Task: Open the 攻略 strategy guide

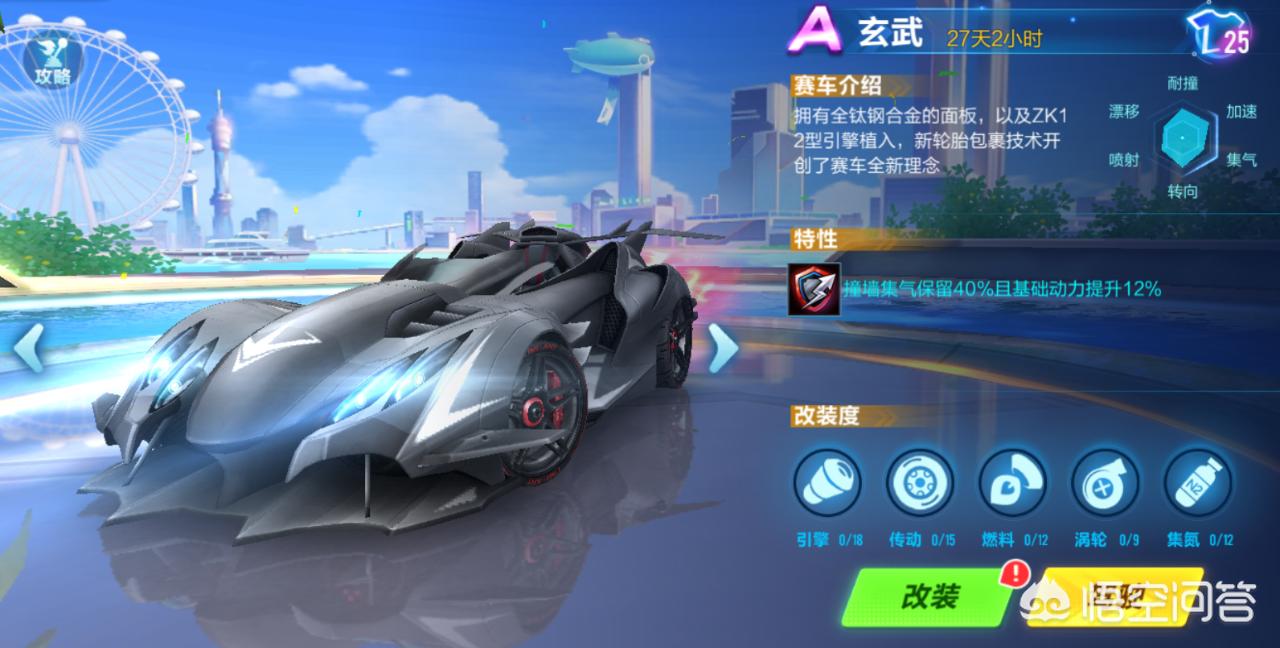Action: [52, 60]
